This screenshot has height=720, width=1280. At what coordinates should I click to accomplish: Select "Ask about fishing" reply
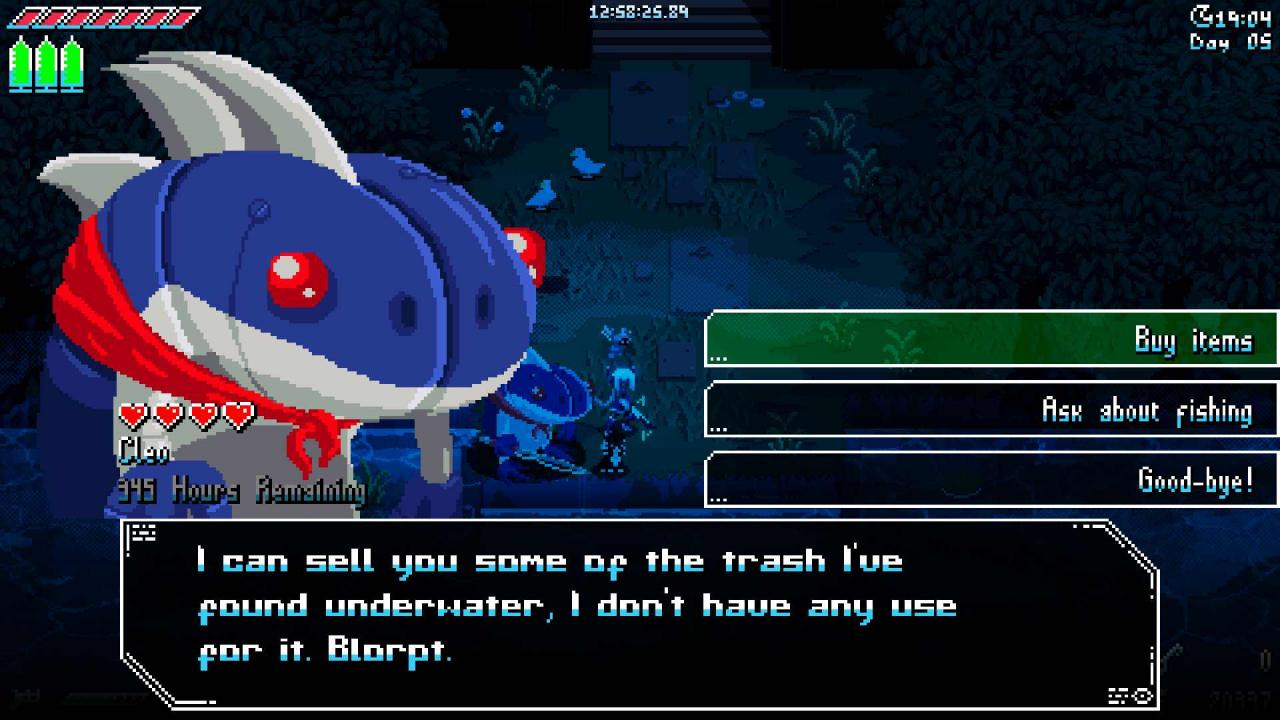pos(991,409)
